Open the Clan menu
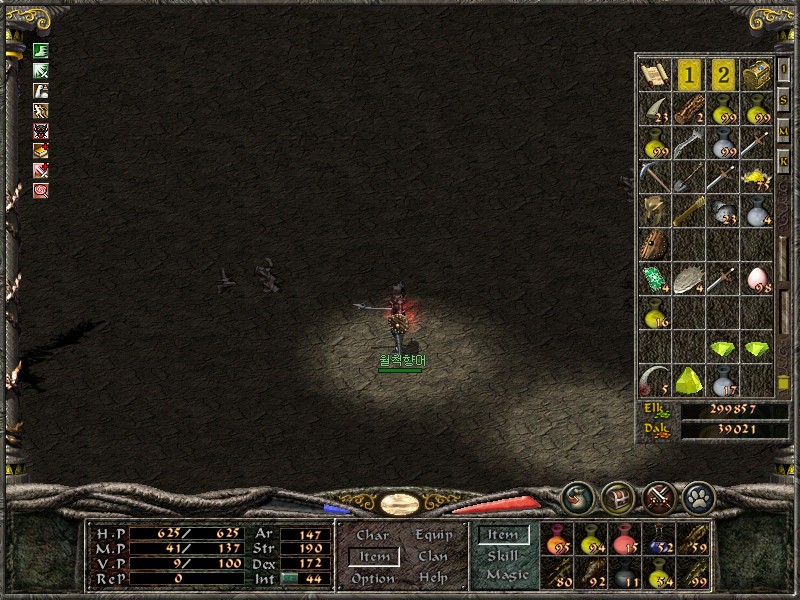 tap(433, 557)
